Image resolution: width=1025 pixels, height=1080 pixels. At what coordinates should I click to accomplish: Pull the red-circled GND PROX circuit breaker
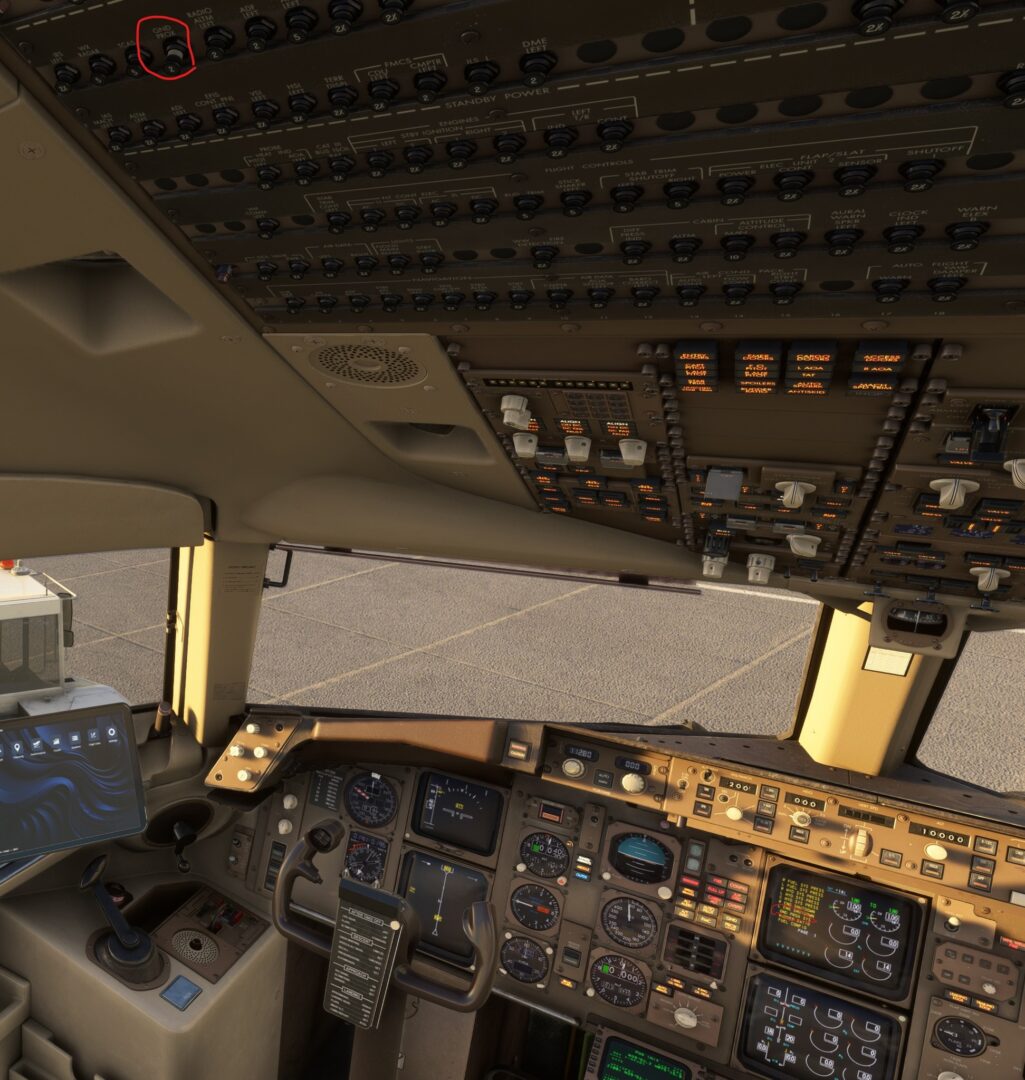tap(176, 48)
